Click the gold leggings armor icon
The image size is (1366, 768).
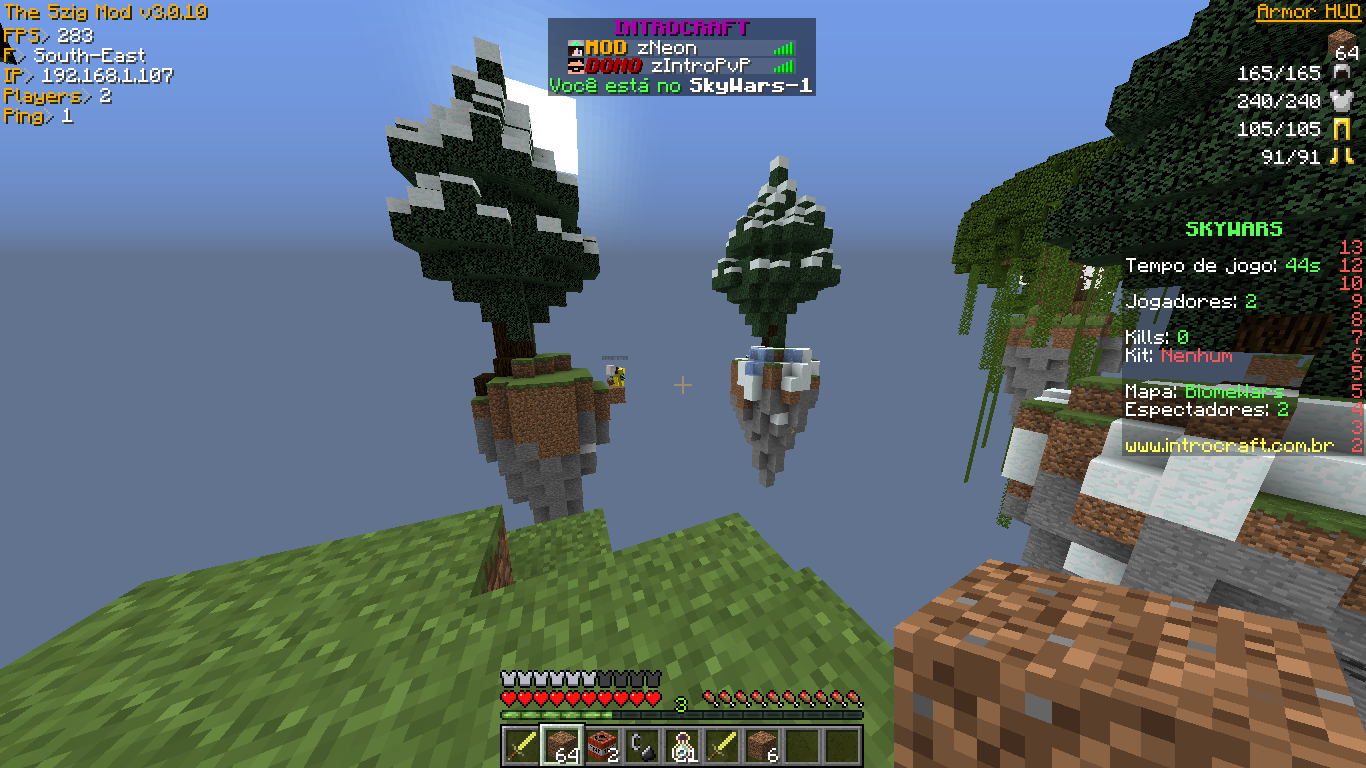click(1340, 129)
